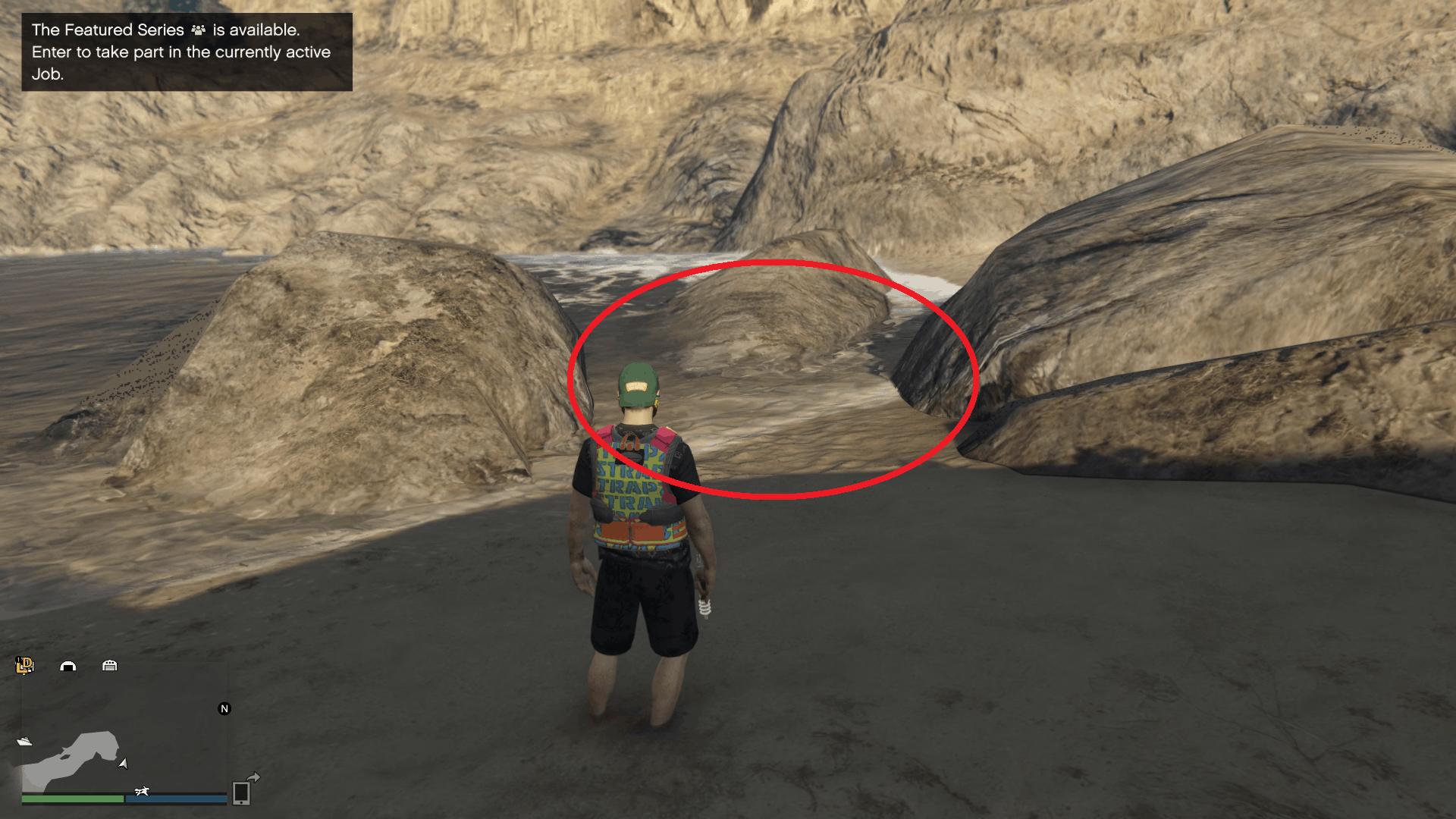Select the hangar icon above the minimap
The height and width of the screenshot is (819, 1456).
(67, 667)
